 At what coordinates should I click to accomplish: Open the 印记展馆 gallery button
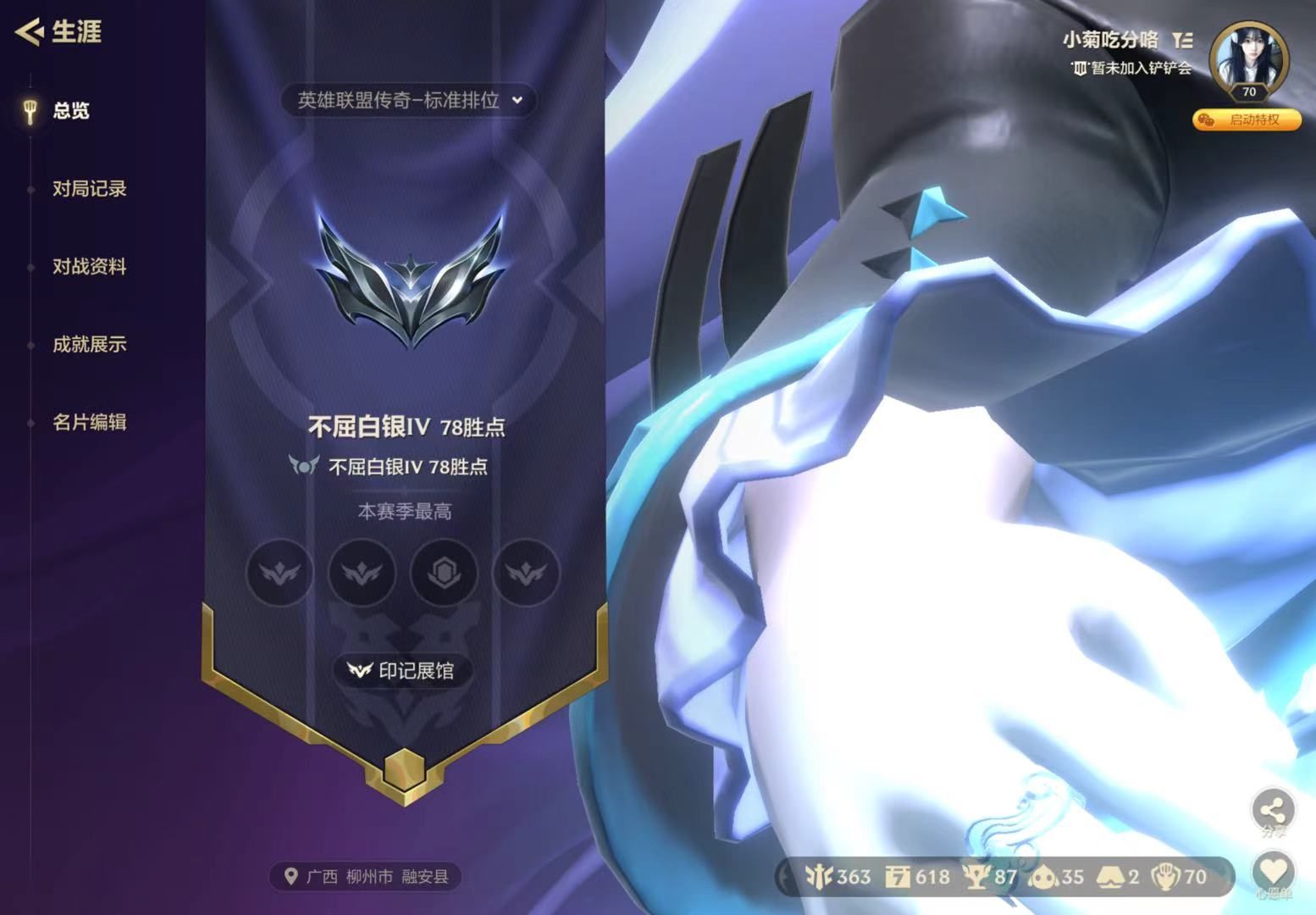pyautogui.click(x=403, y=669)
